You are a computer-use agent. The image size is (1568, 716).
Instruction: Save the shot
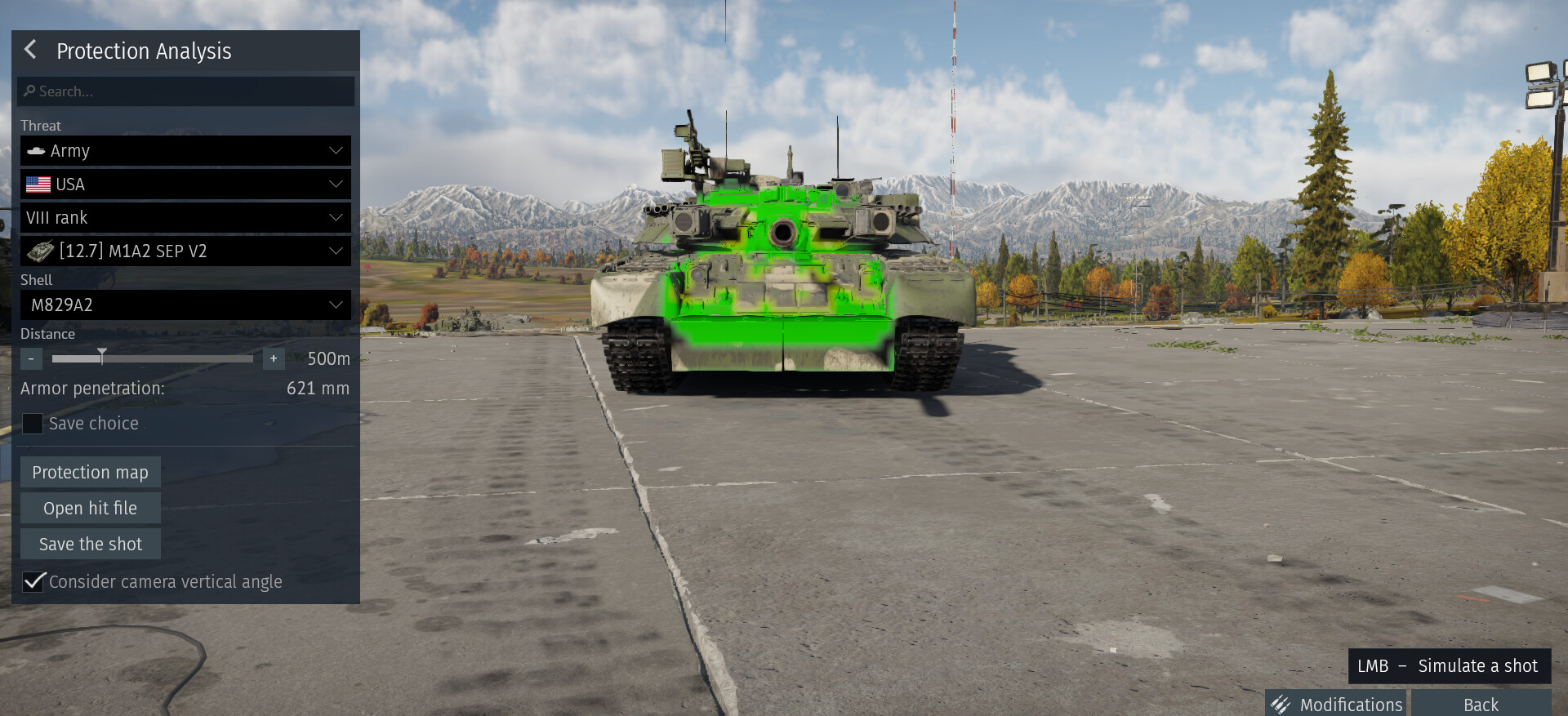point(90,545)
